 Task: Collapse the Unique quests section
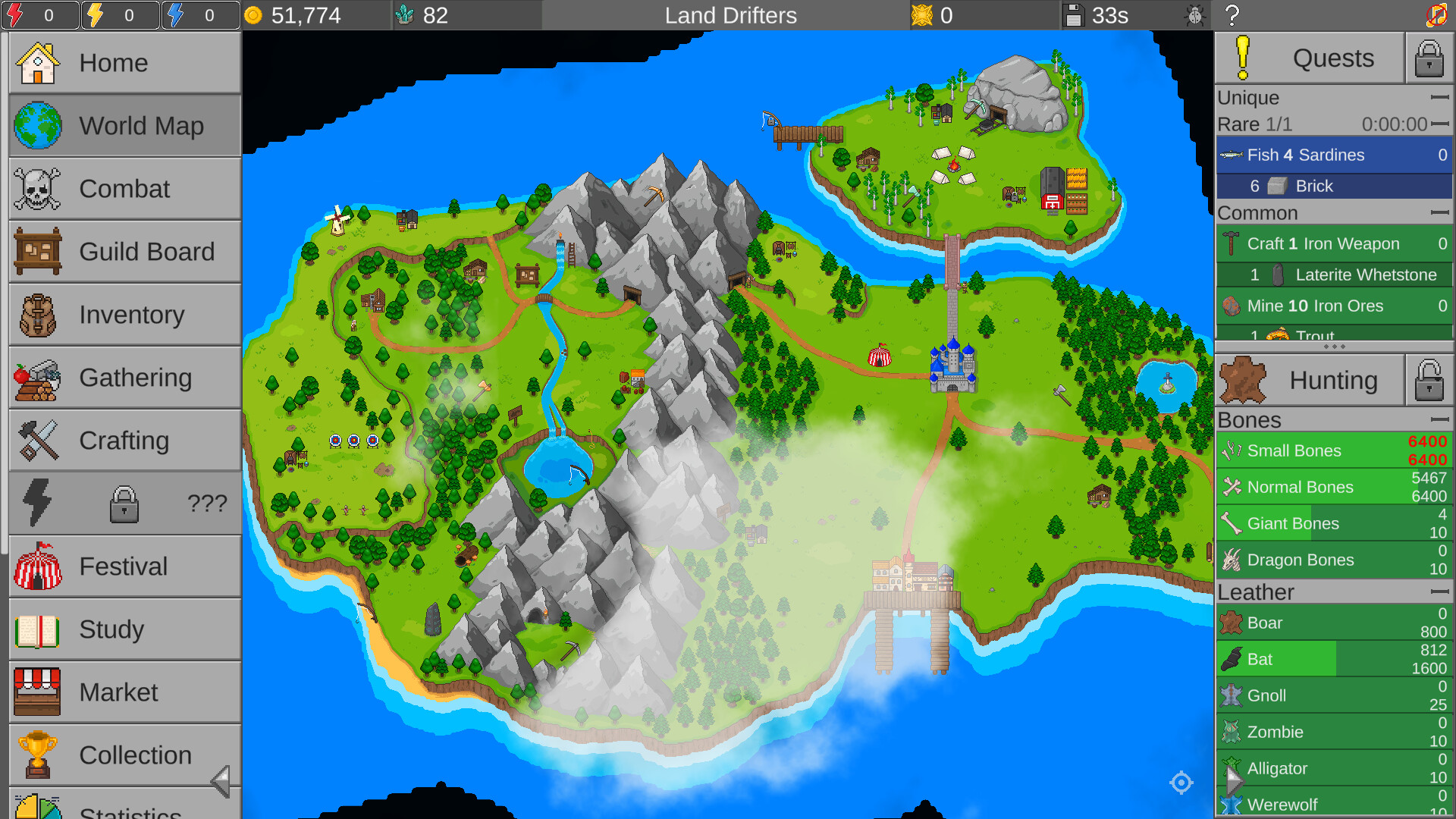[x=1439, y=97]
